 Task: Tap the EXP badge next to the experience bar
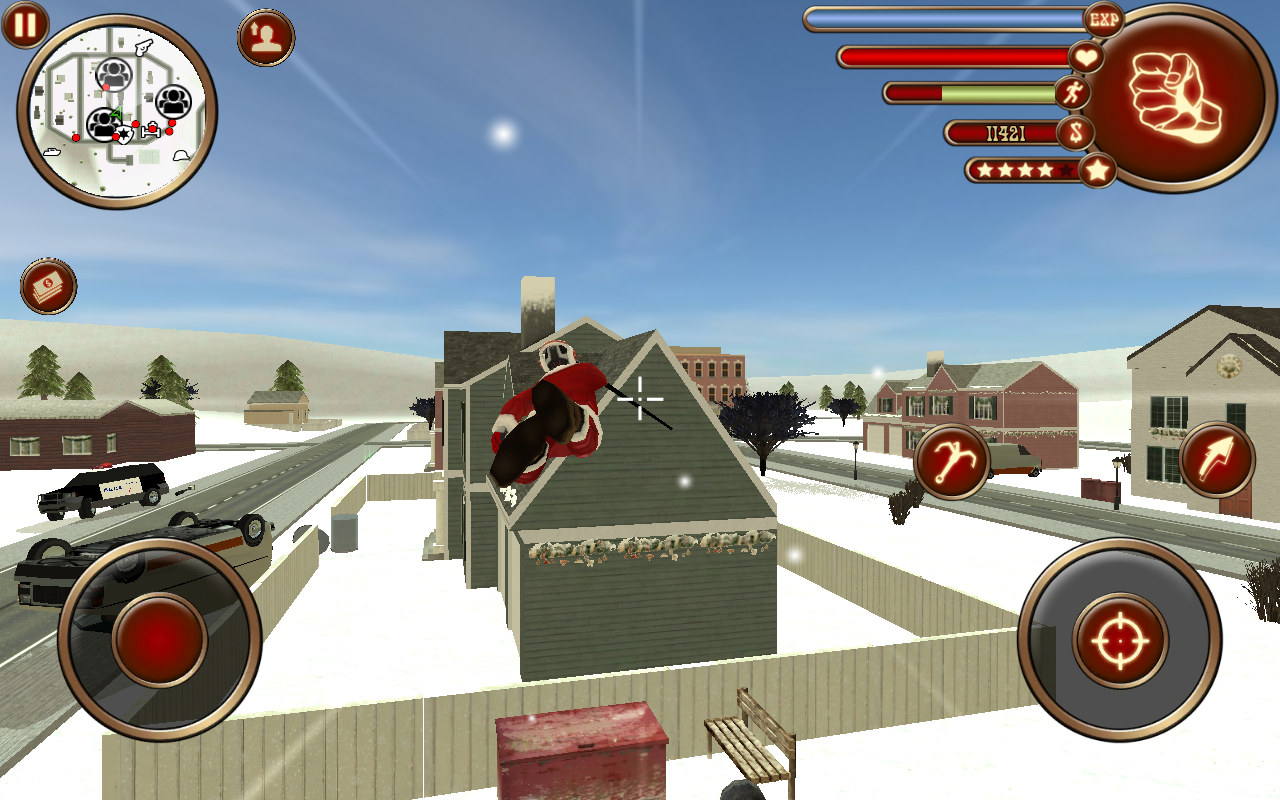coord(1101,20)
